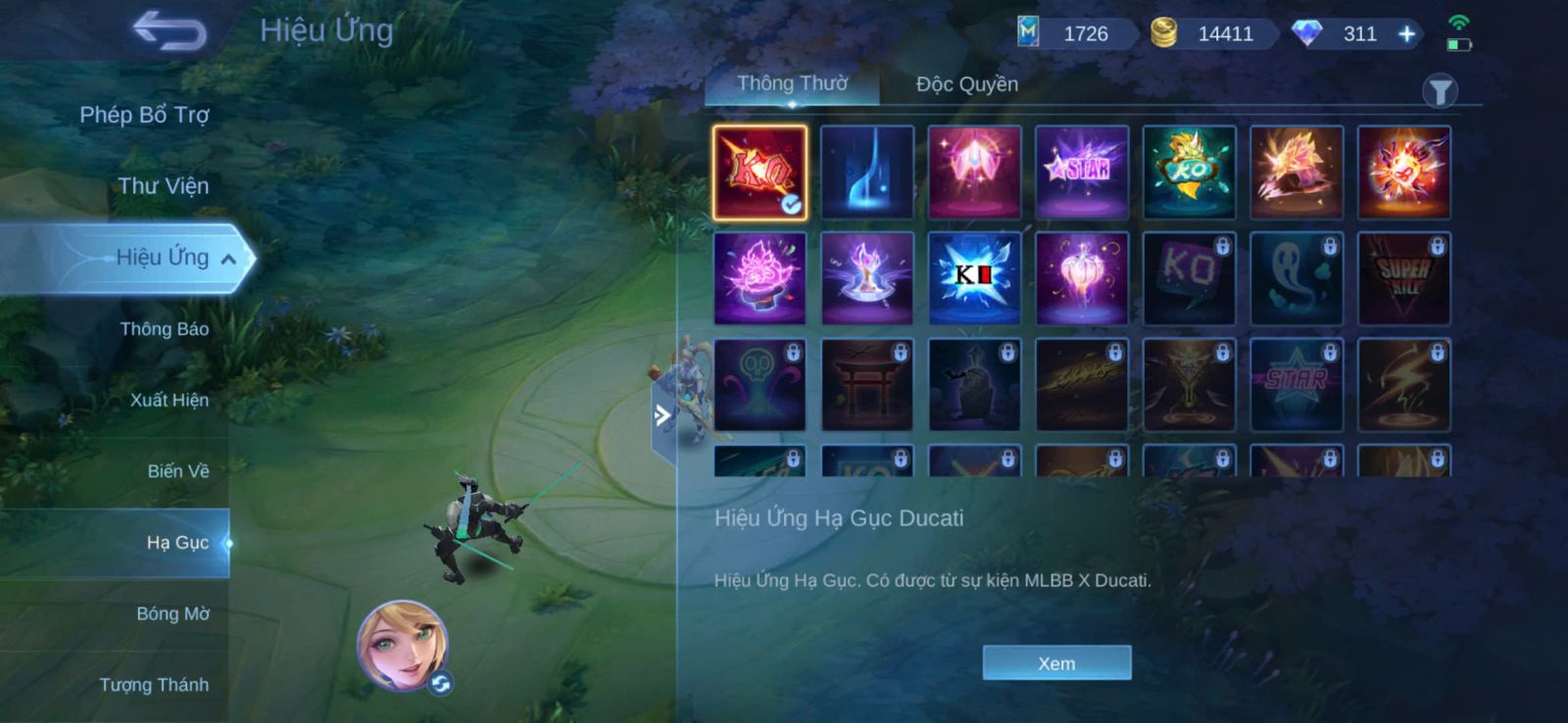Select the Ducati KO elimination effect
The image size is (1568, 723).
click(759, 171)
